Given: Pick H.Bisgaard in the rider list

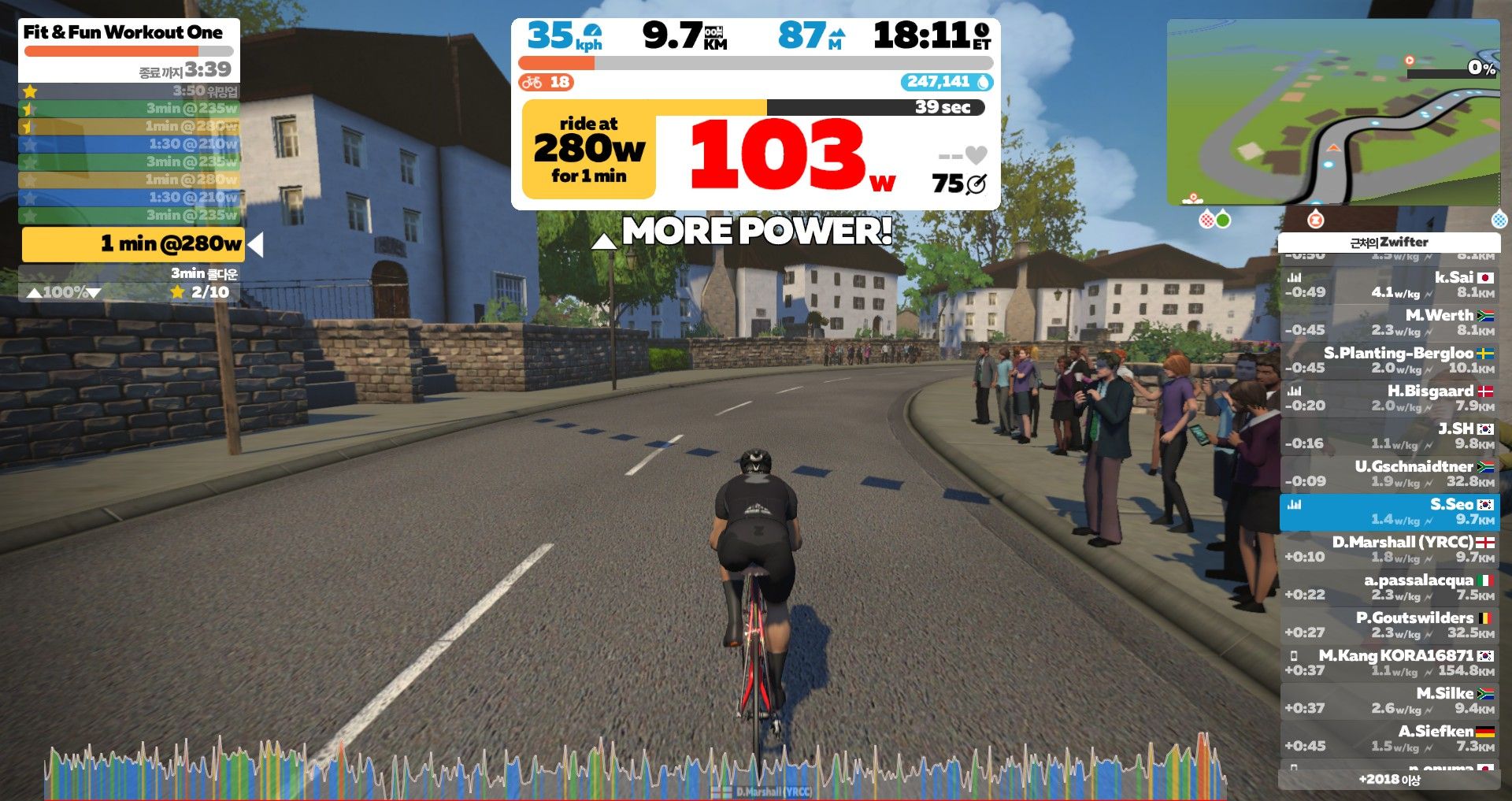Looking at the screenshot, I should click(1389, 398).
